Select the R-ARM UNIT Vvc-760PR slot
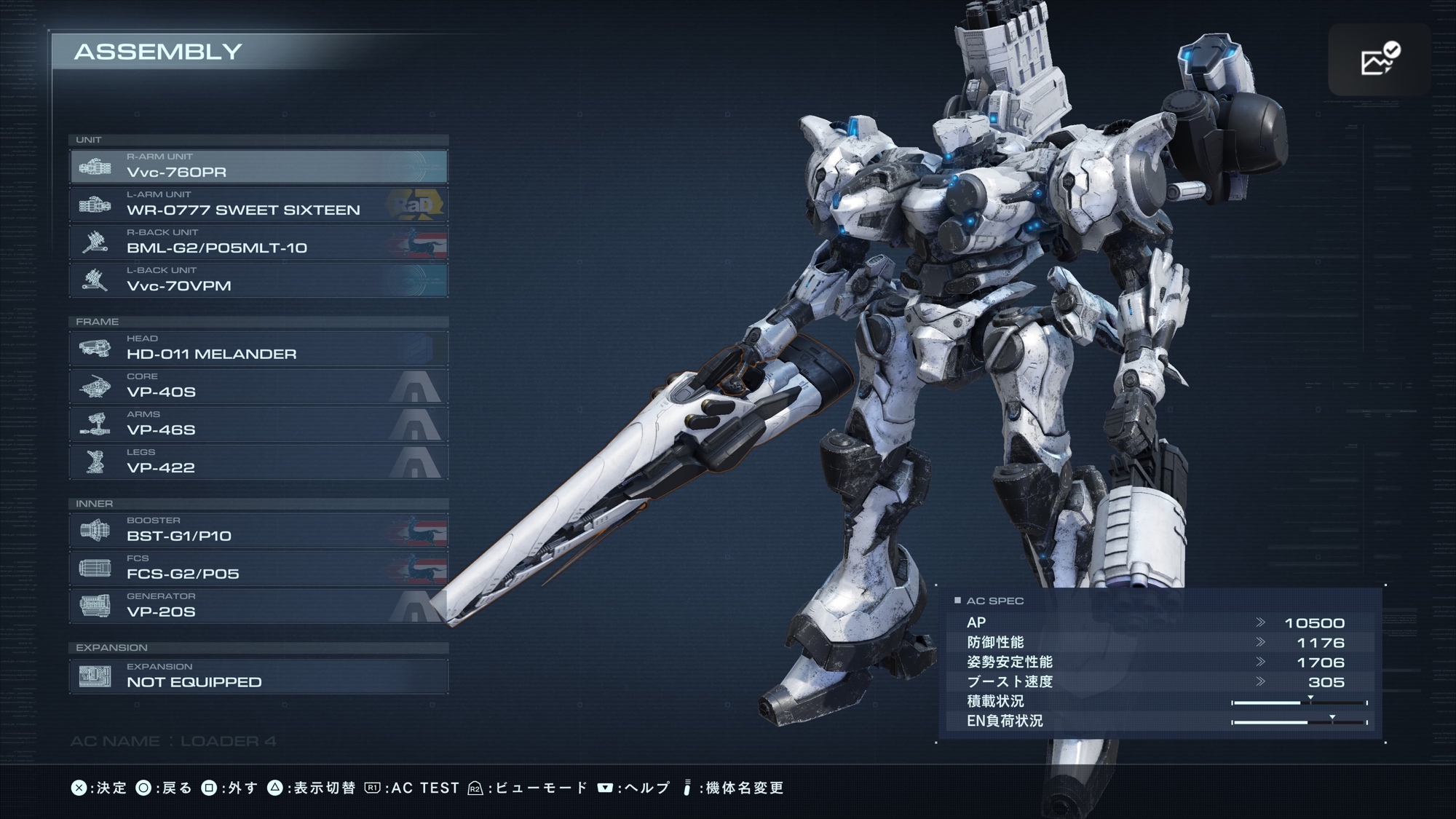 (x=258, y=167)
